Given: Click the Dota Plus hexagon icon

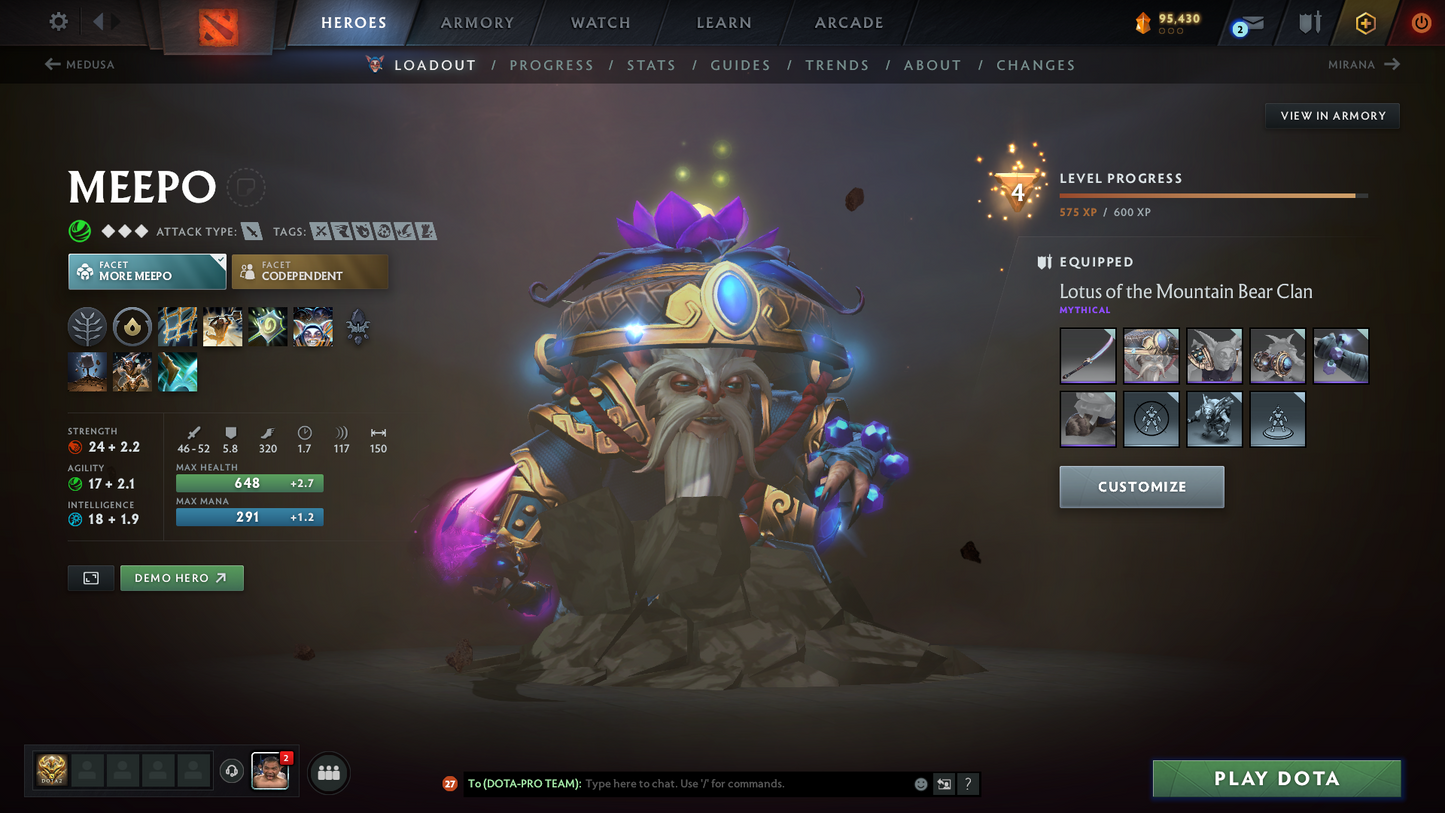Looking at the screenshot, I should (x=1366, y=22).
